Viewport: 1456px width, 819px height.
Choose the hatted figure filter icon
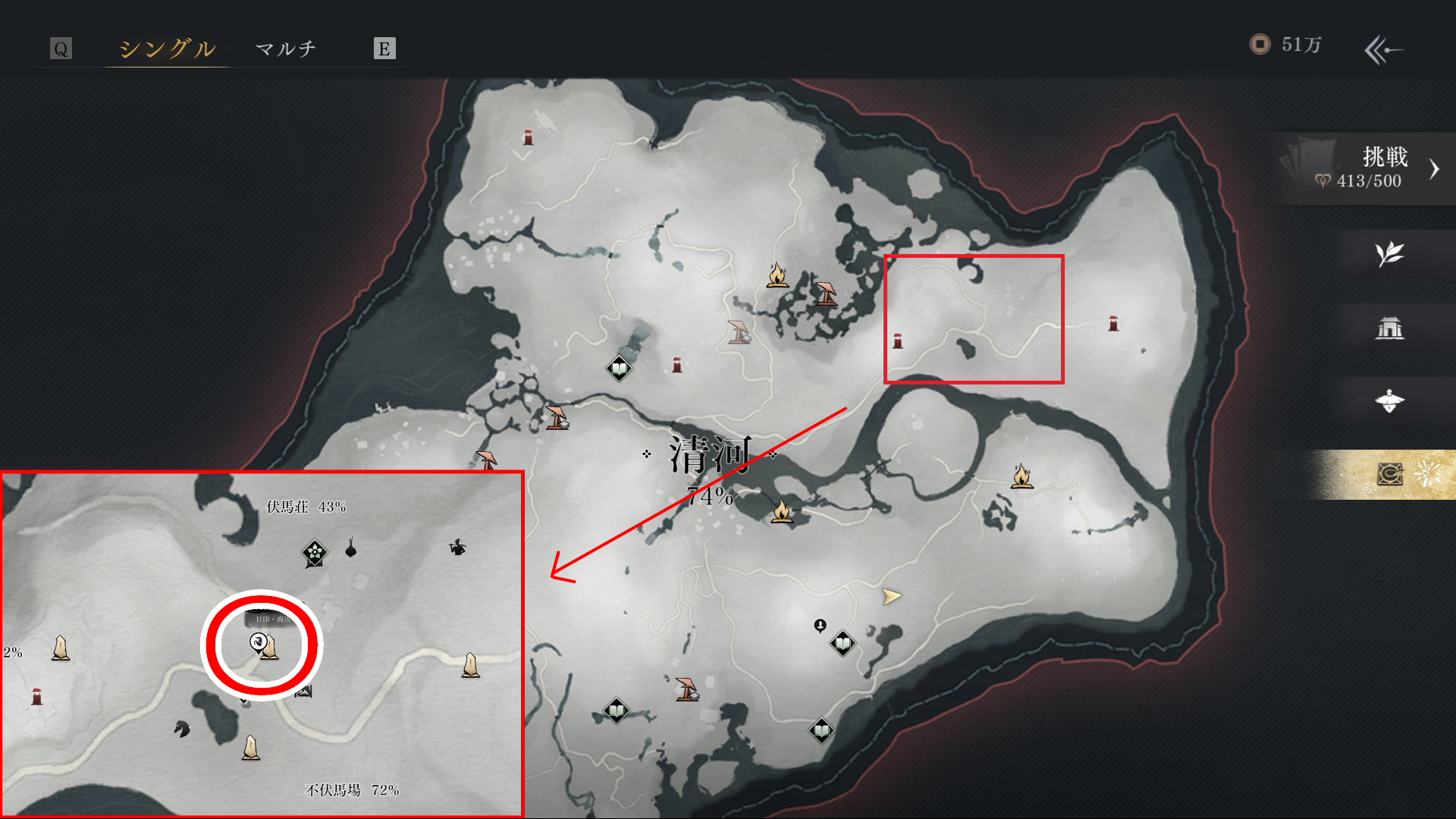point(1389,401)
